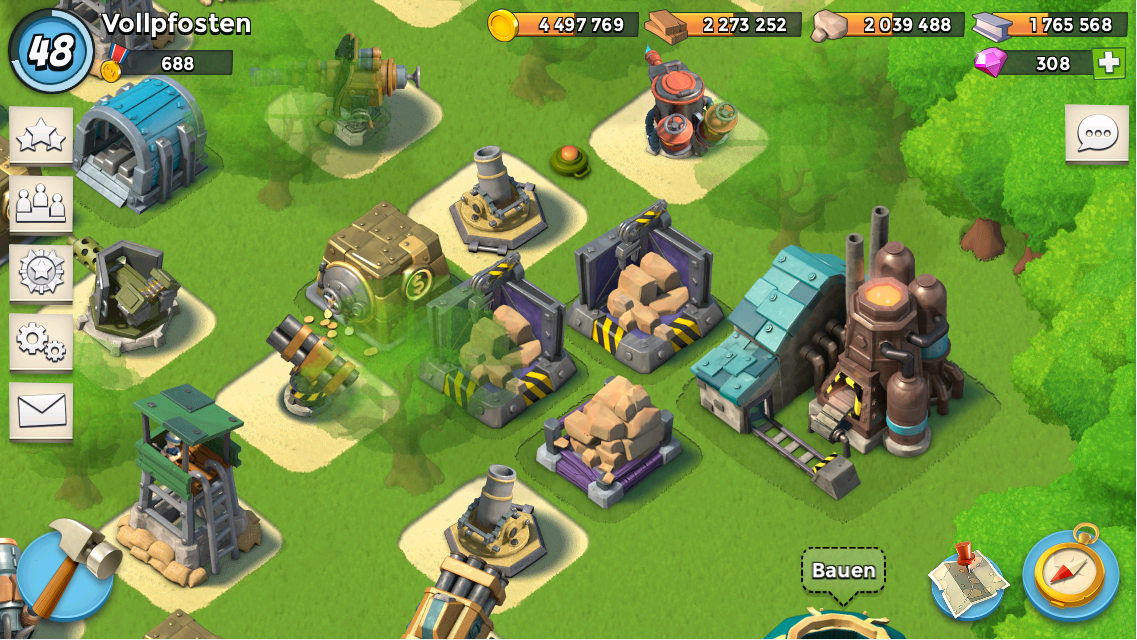The height and width of the screenshot is (640, 1137).
Task: Add more diamonds with the plus button
Action: point(1107,63)
